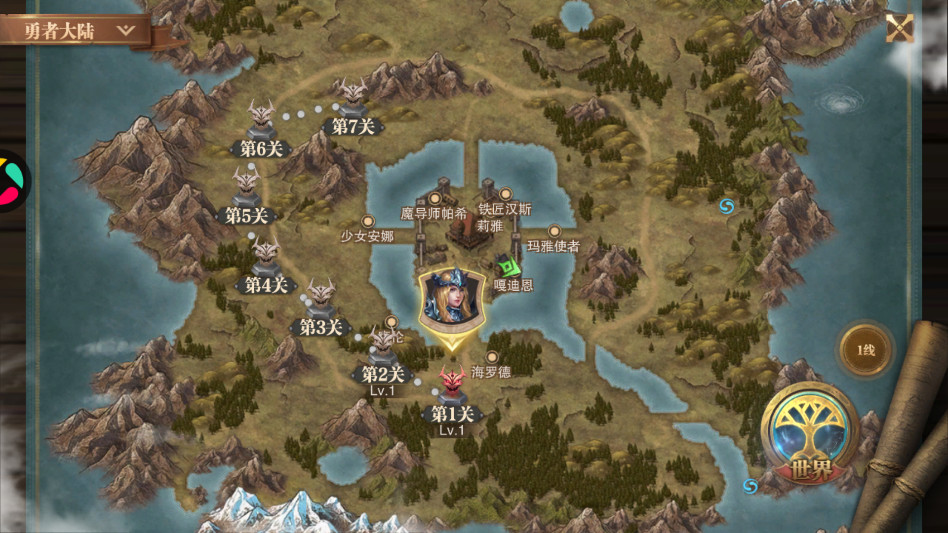This screenshot has width=948, height=533.
Task: Close the map with the crossed-swords button
Action: [899, 27]
